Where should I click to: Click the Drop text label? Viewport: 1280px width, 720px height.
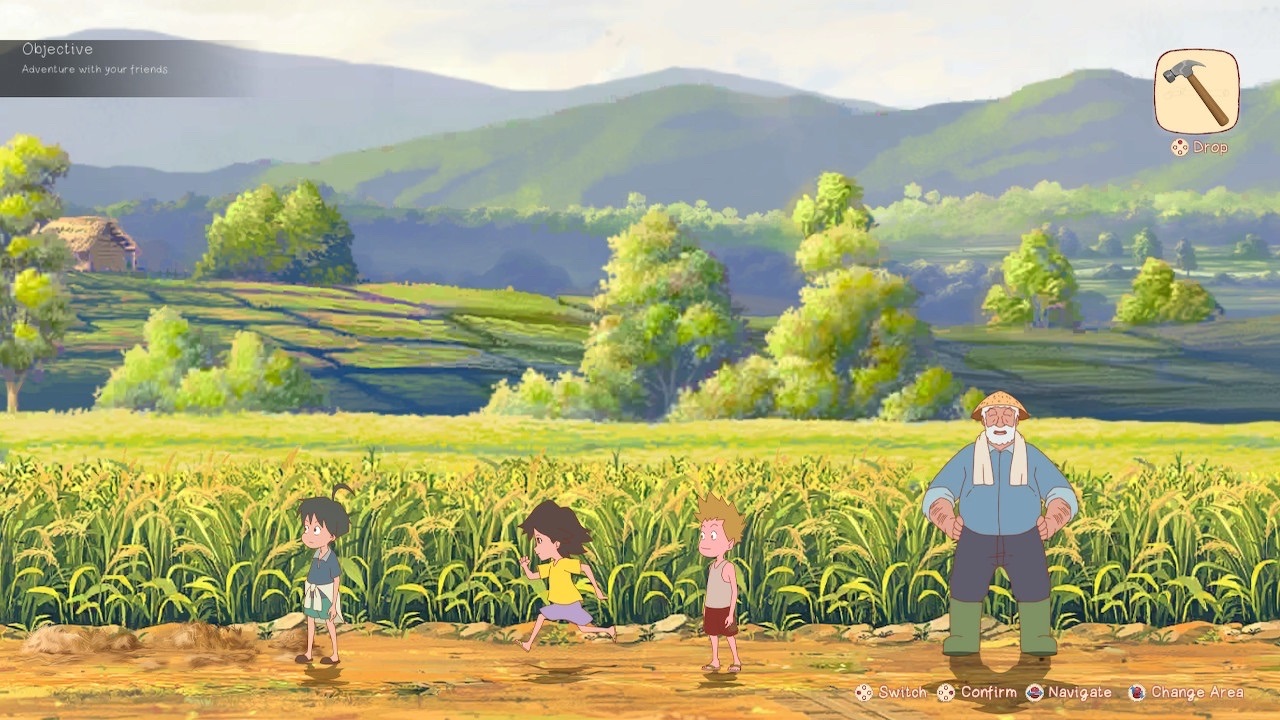click(x=1210, y=148)
